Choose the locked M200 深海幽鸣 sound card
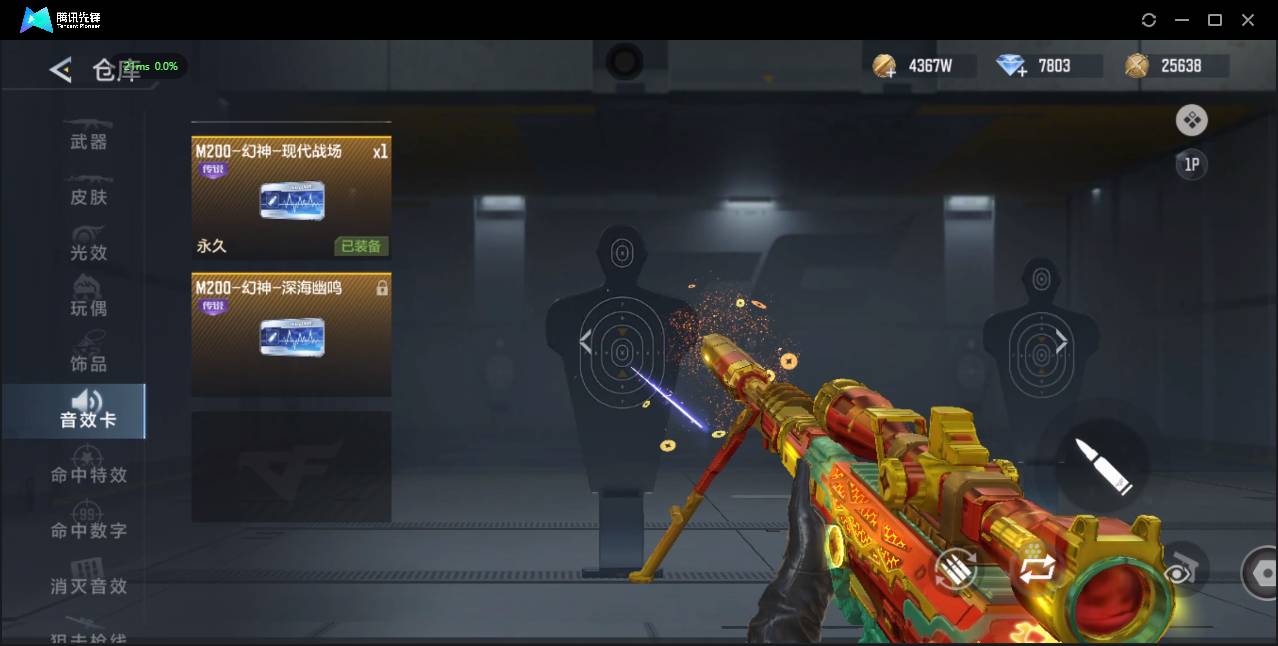 [291, 334]
